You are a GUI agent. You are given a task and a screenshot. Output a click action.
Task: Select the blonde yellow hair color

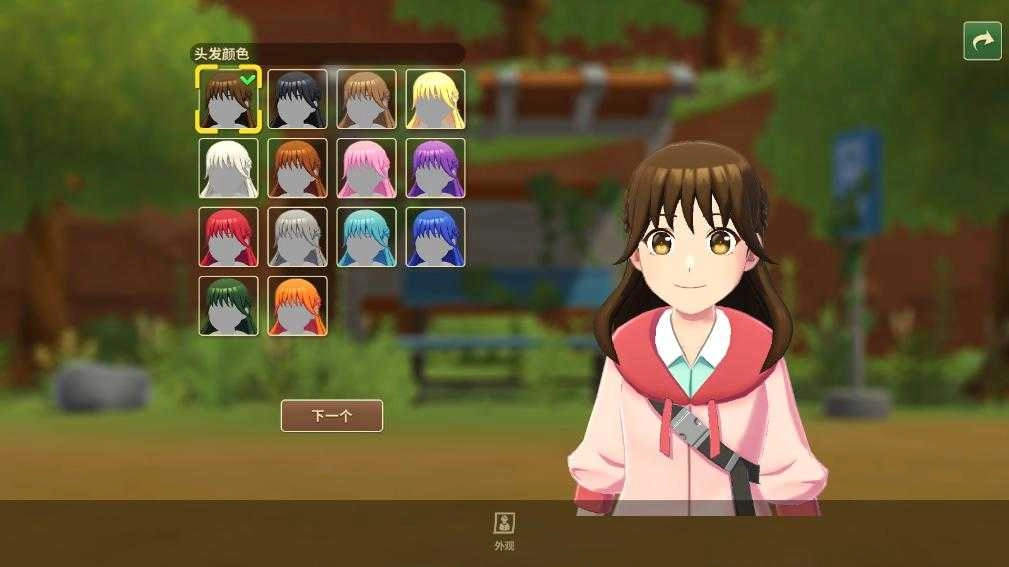click(x=435, y=99)
